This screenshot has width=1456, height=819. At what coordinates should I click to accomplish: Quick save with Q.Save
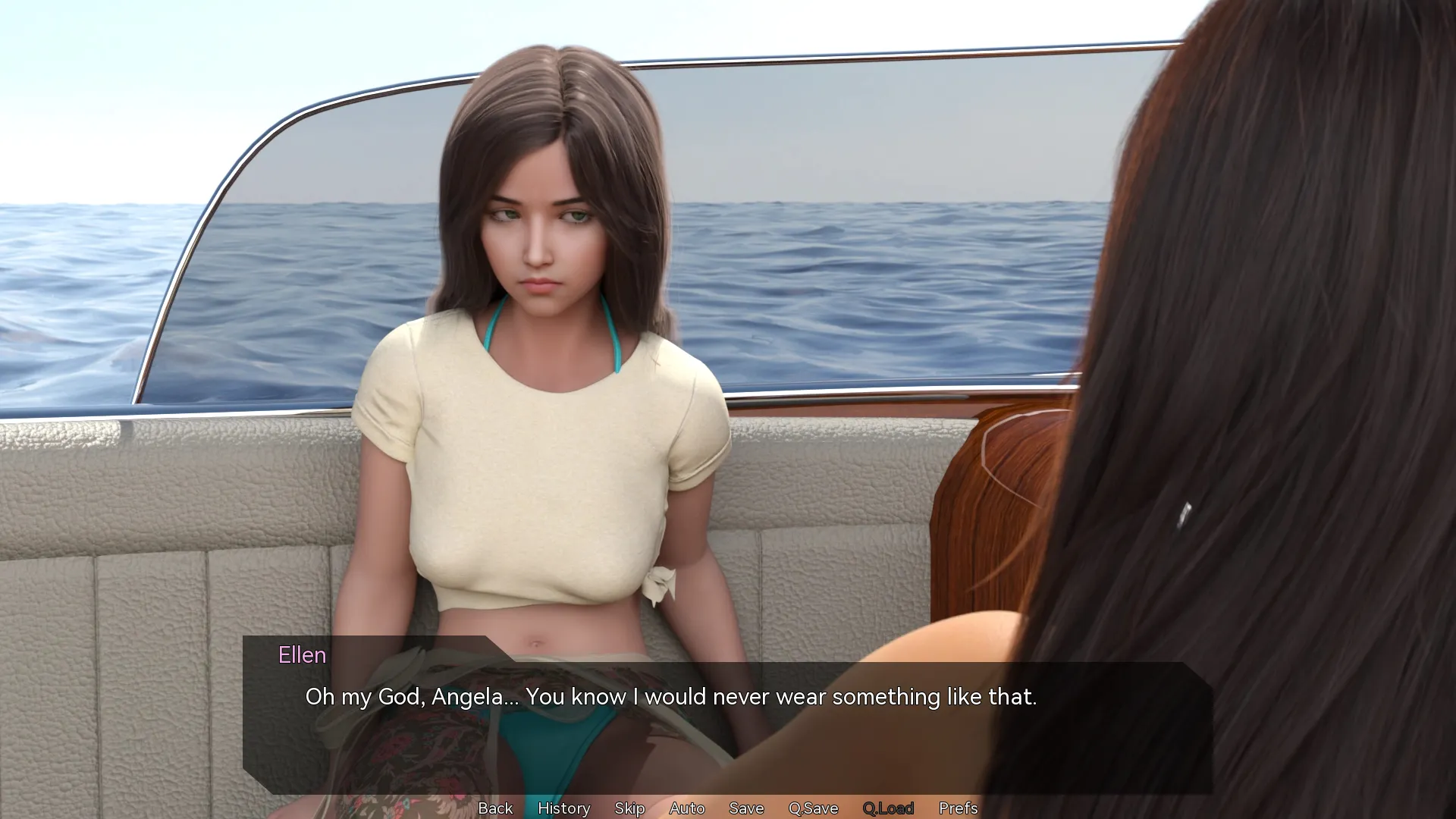813,808
